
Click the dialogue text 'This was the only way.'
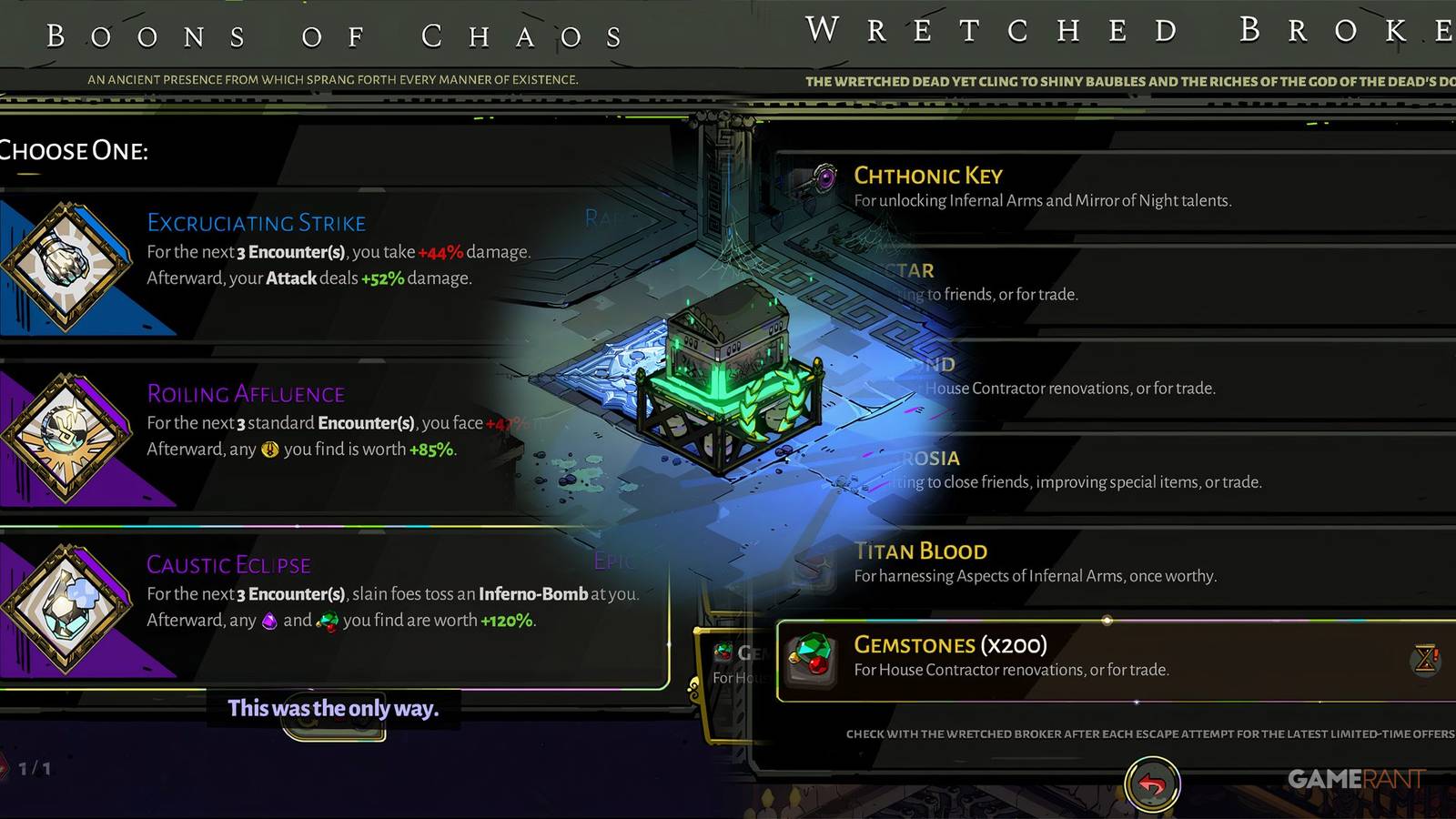point(335,709)
